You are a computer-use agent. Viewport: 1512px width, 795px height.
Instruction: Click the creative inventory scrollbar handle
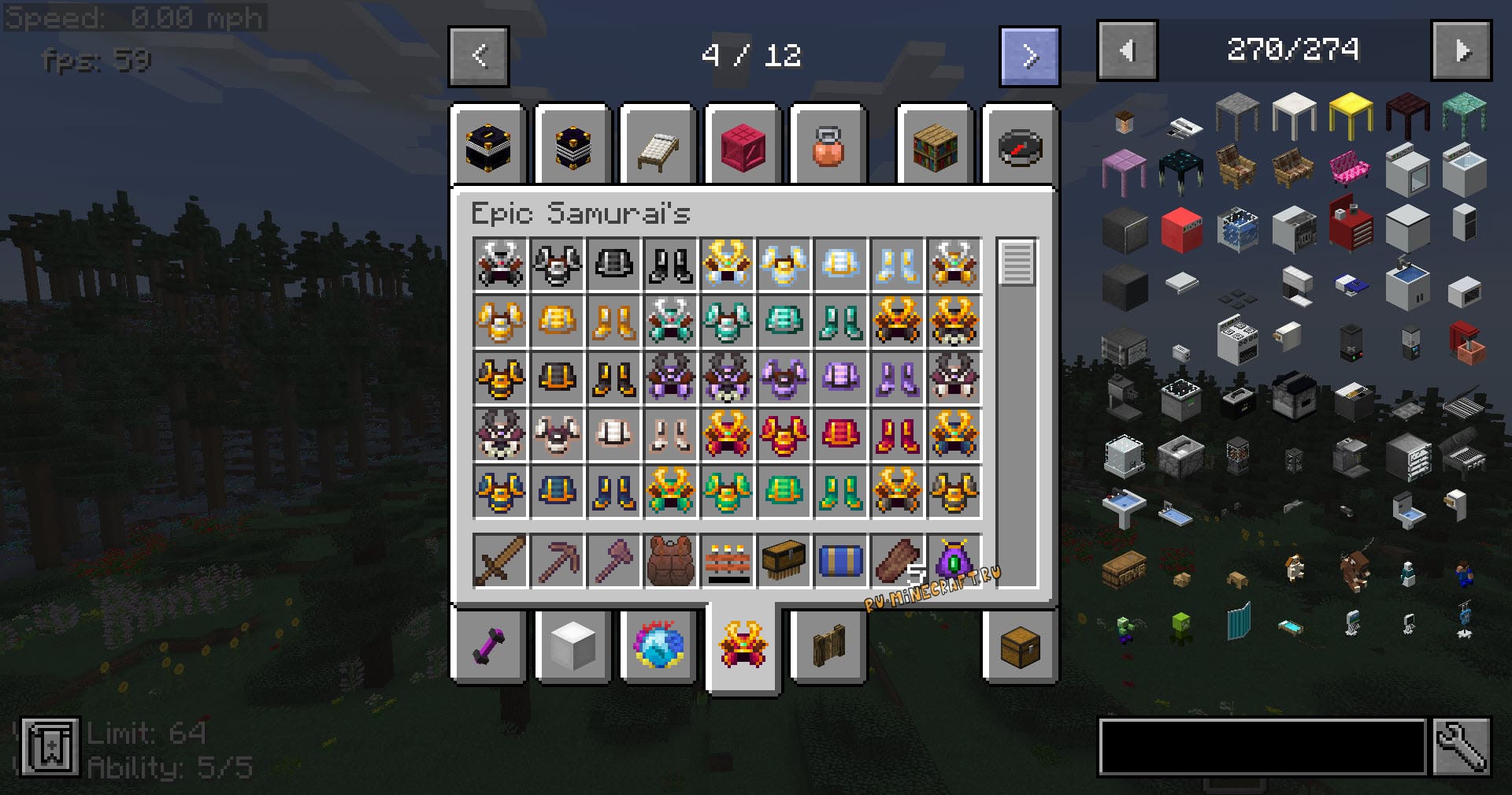1016,262
